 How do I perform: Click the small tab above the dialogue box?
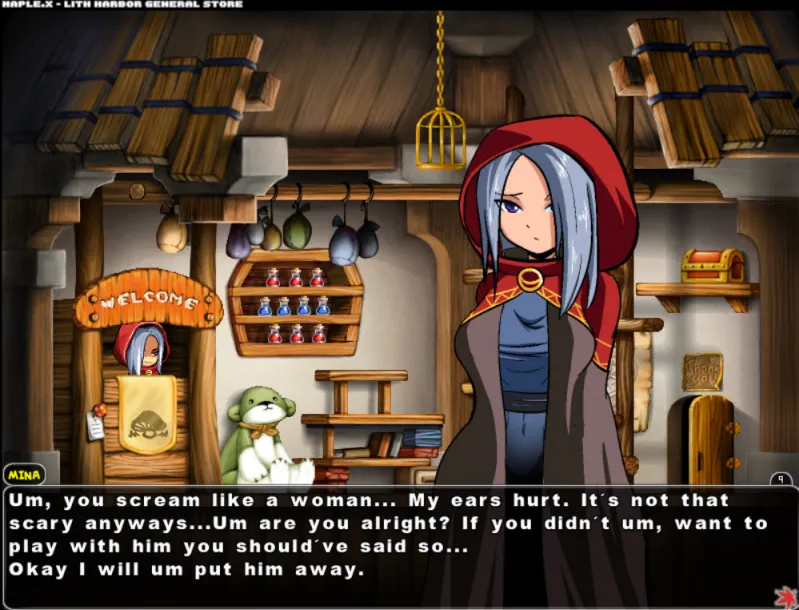[x=781, y=479]
